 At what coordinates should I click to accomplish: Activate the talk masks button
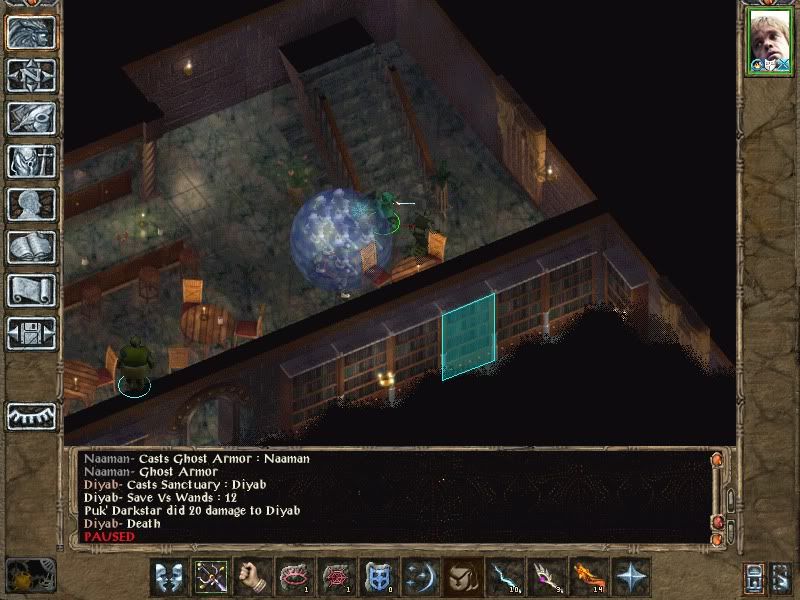pos(169,577)
